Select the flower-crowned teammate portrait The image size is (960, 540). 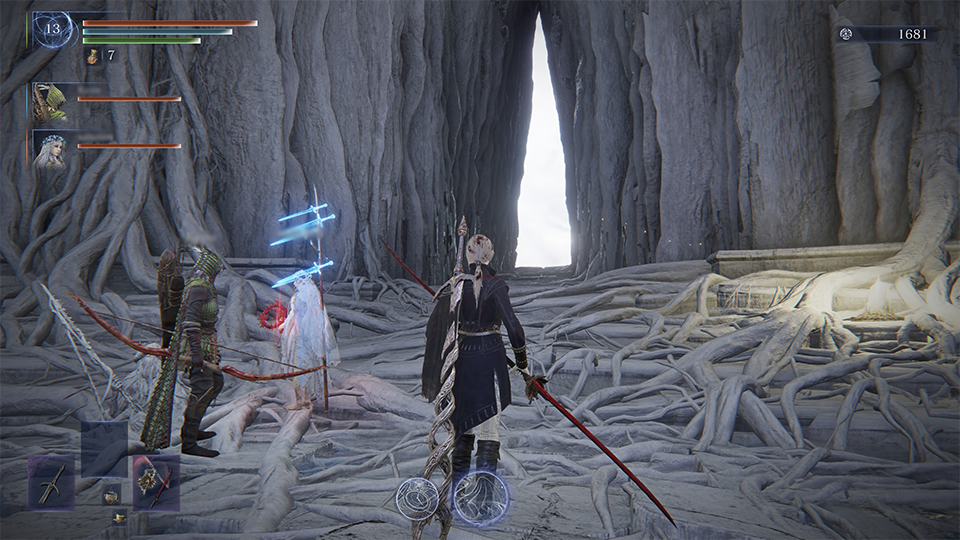49,148
